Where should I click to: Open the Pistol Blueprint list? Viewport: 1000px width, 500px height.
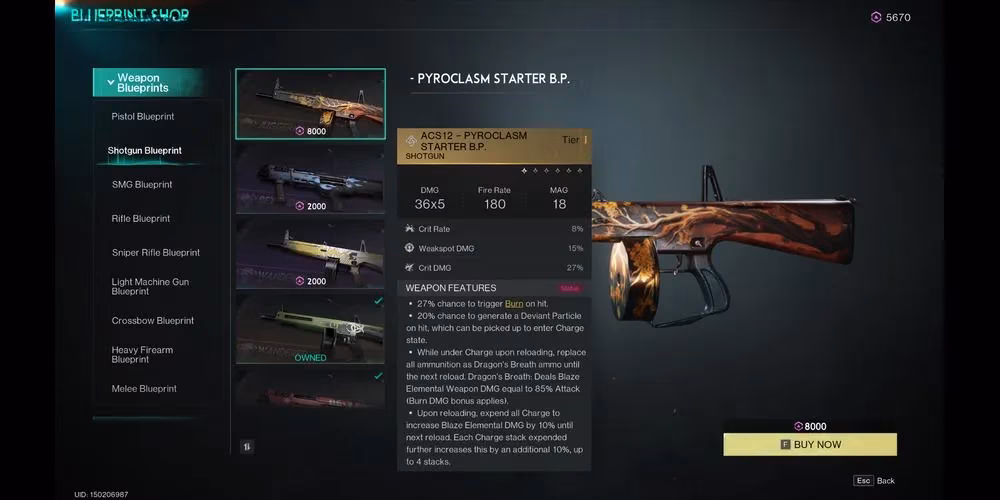point(143,117)
